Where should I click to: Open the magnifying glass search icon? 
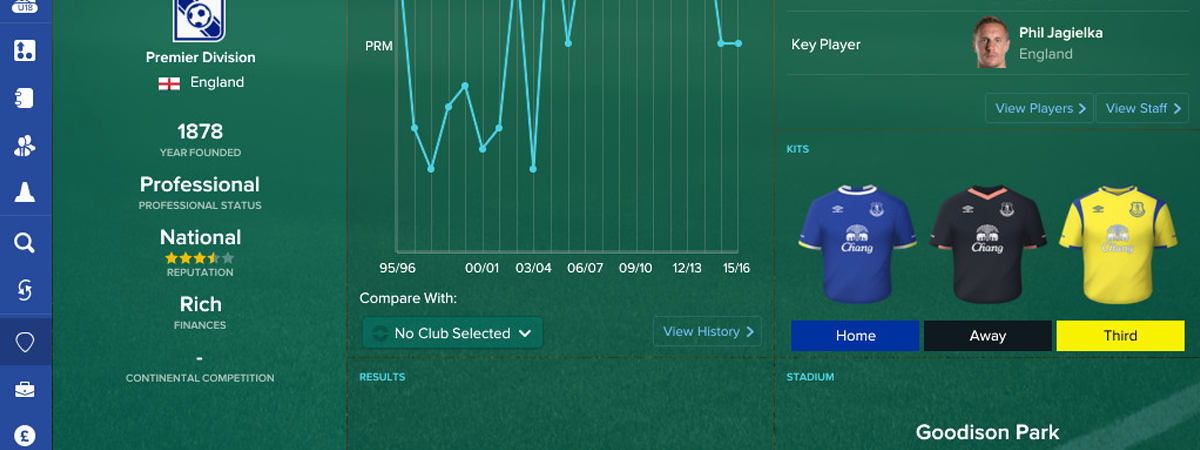[x=25, y=243]
